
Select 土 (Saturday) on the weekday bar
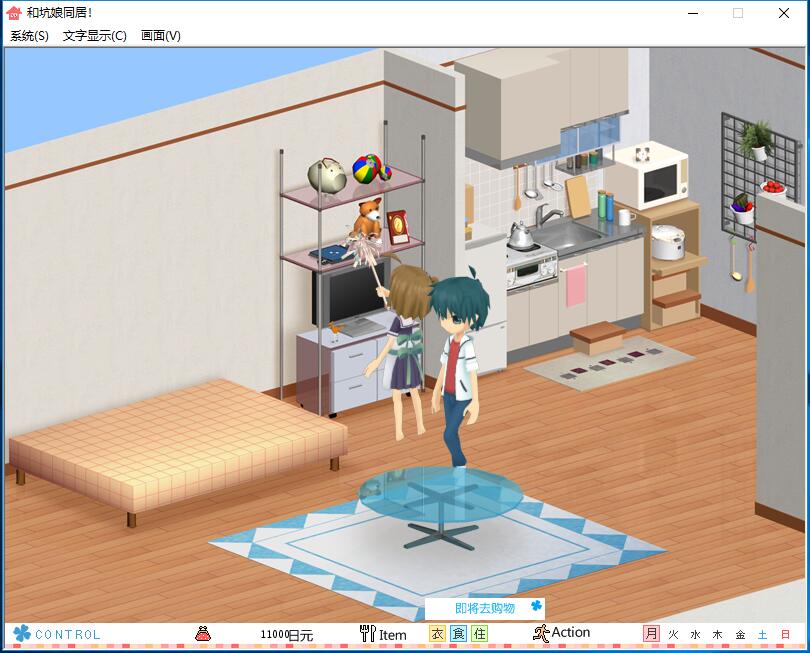click(762, 634)
